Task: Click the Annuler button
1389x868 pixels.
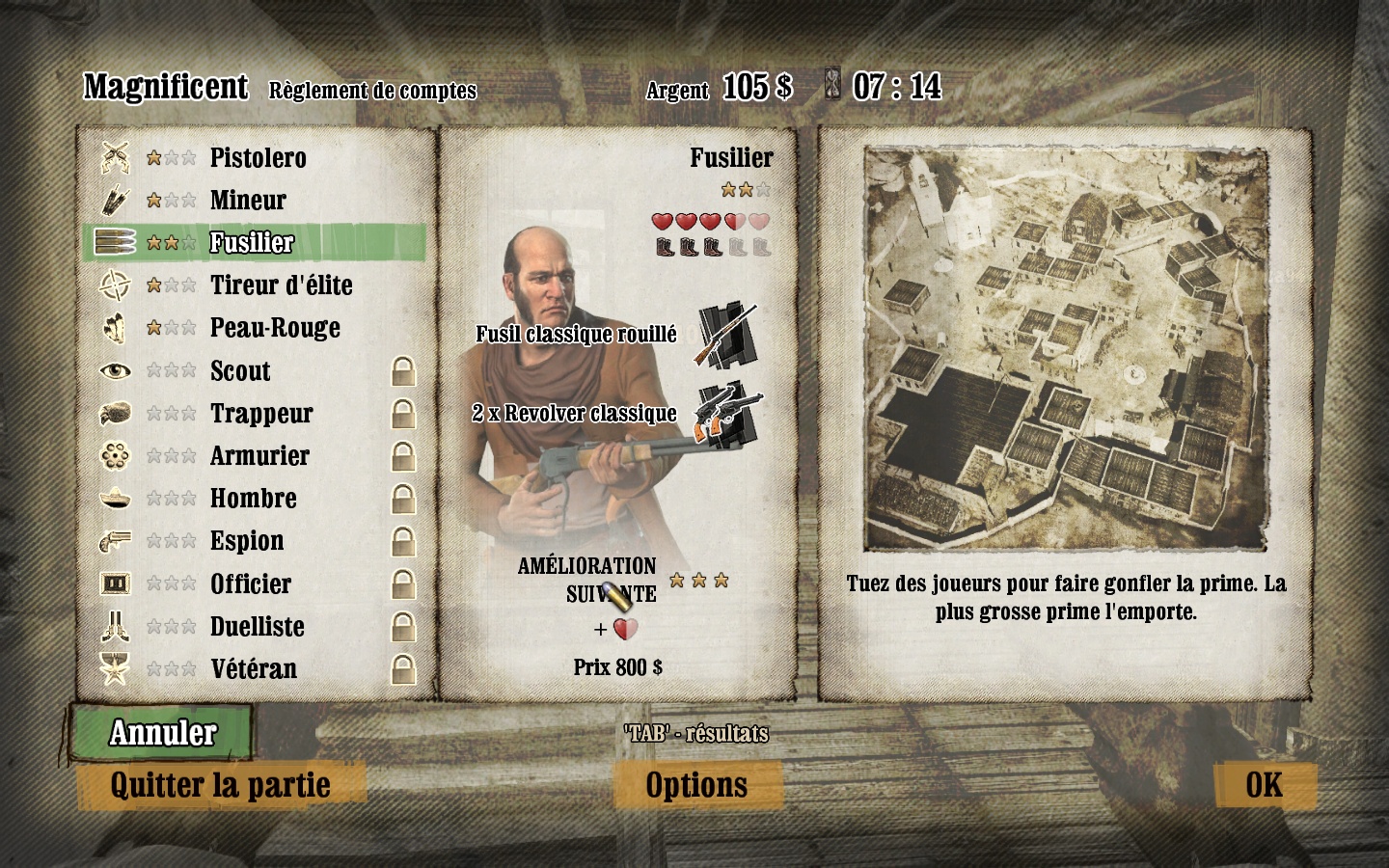Action: coord(162,733)
